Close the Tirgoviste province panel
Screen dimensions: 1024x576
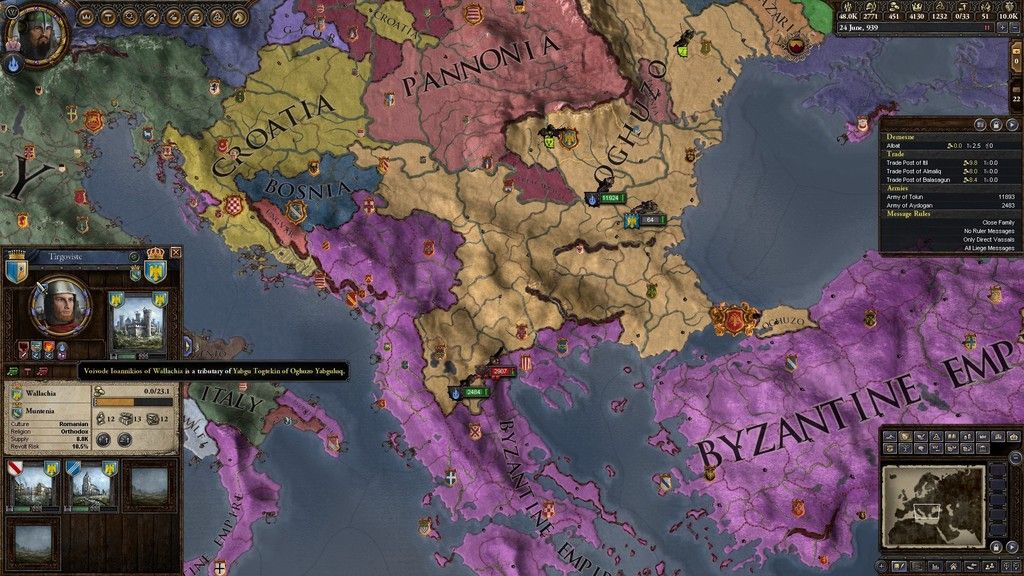pos(176,254)
